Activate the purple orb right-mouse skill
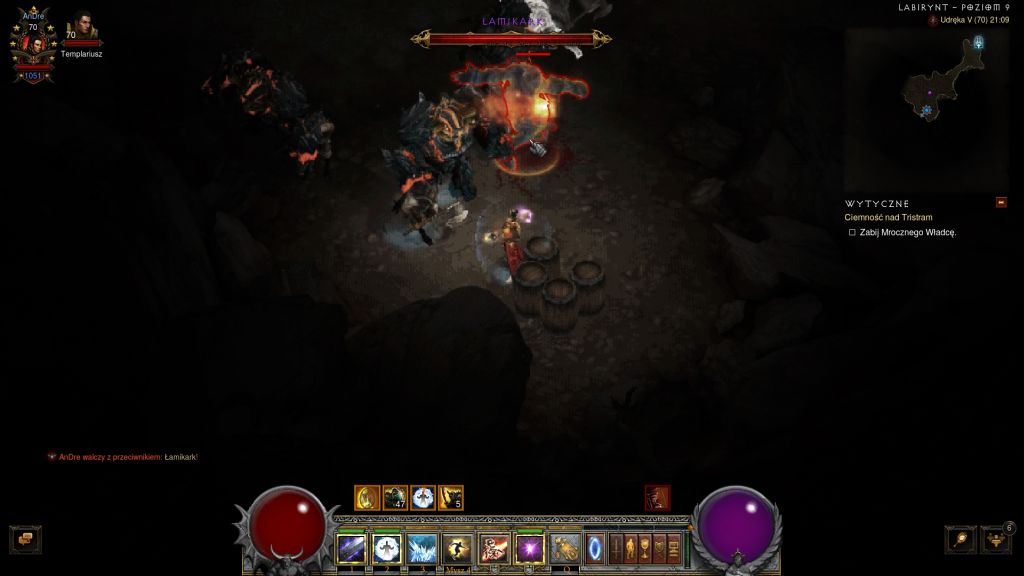 pos(528,548)
